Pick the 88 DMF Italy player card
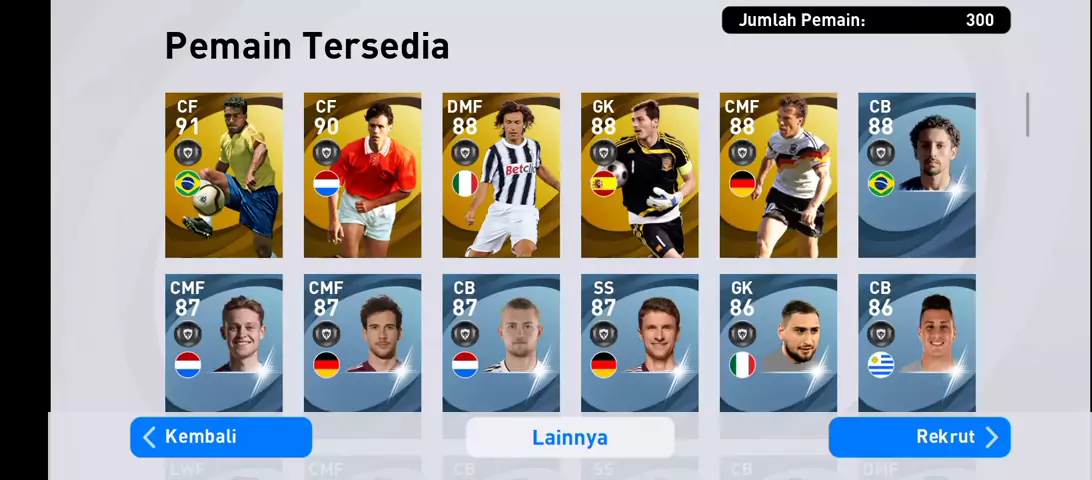Screen dimensions: 1092x480 point(501,175)
